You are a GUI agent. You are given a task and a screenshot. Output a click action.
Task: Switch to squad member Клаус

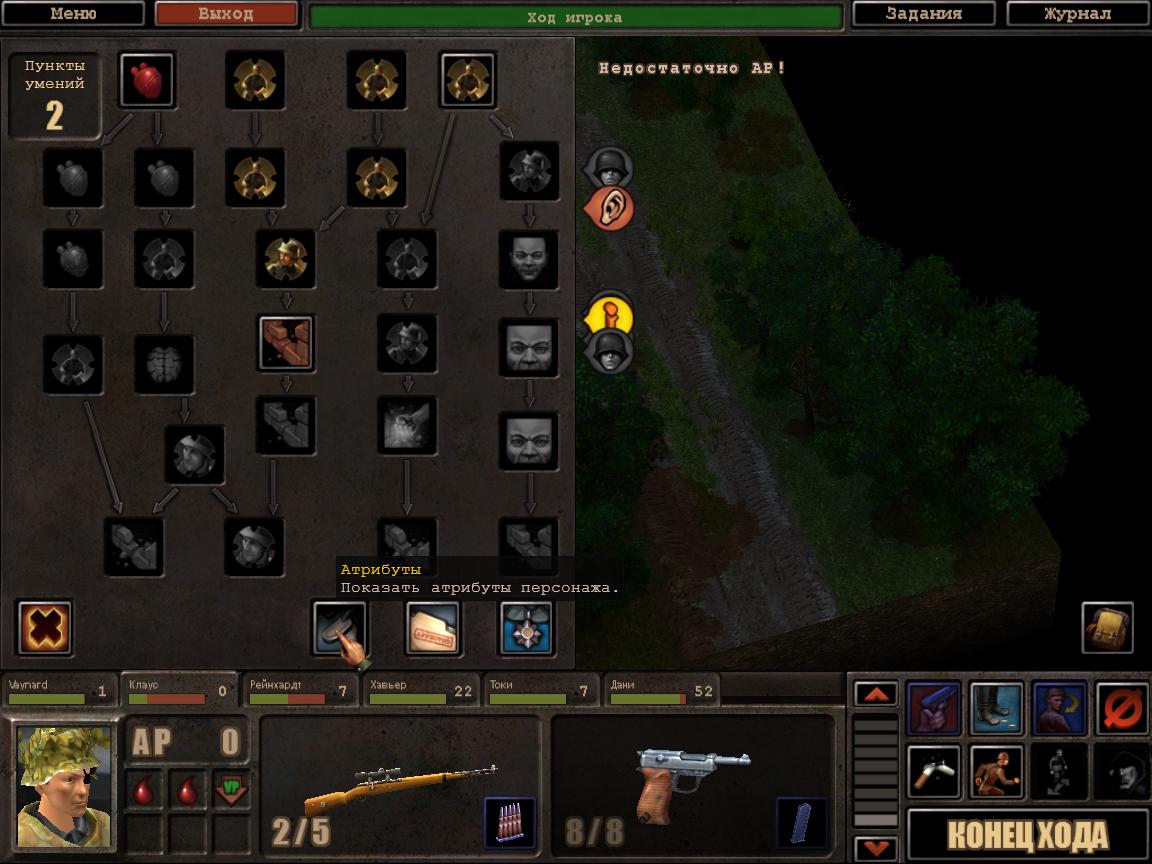click(x=178, y=690)
